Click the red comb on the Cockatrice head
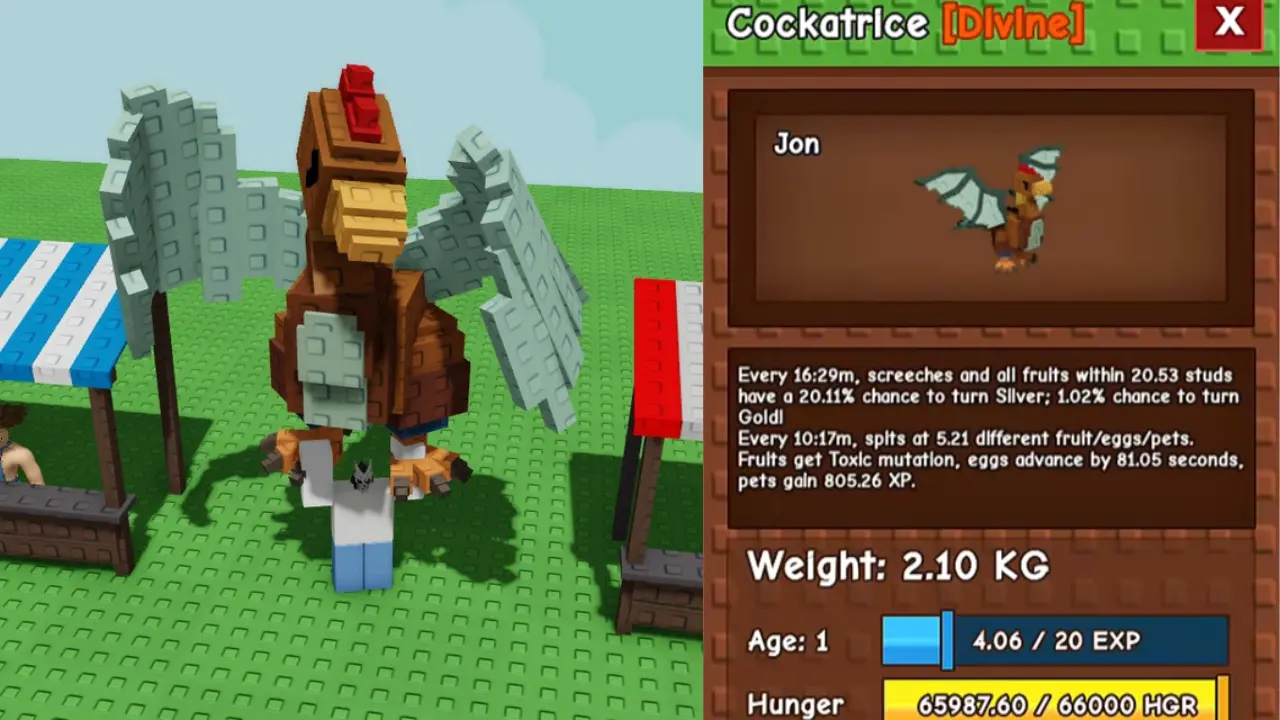The width and height of the screenshot is (1280, 720). (362, 100)
